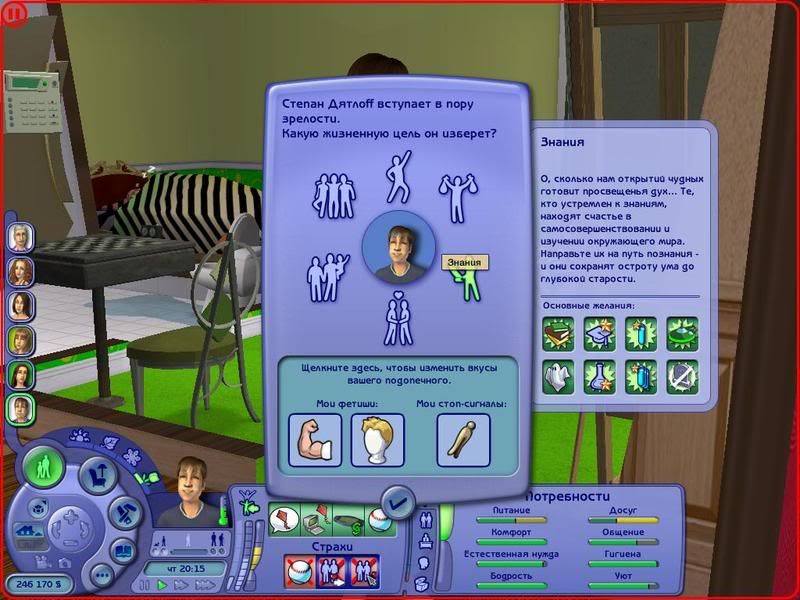
Task: Change the muscular arm turn-on
Action: 315,441
